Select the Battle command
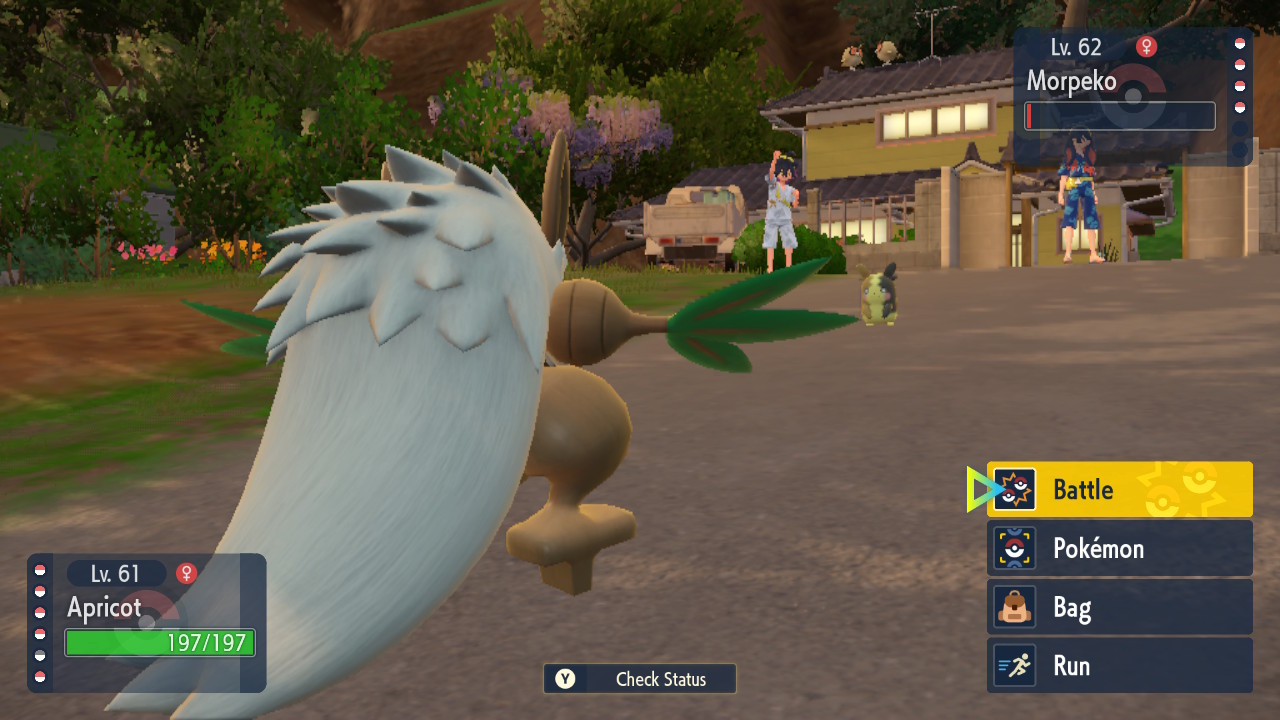Screen dimensions: 1280x720 pos(1119,489)
